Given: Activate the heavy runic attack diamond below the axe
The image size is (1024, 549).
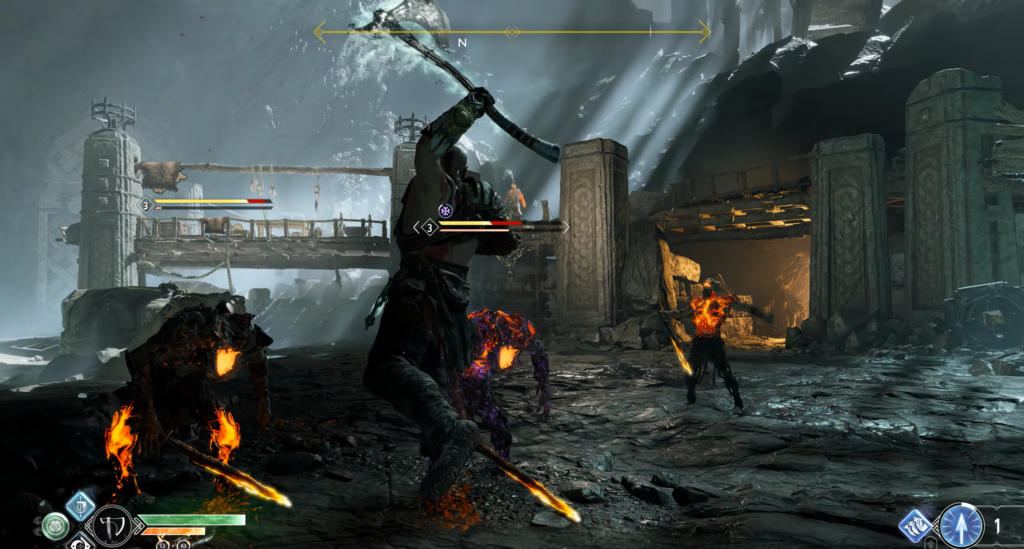Looking at the screenshot, I should (80, 543).
